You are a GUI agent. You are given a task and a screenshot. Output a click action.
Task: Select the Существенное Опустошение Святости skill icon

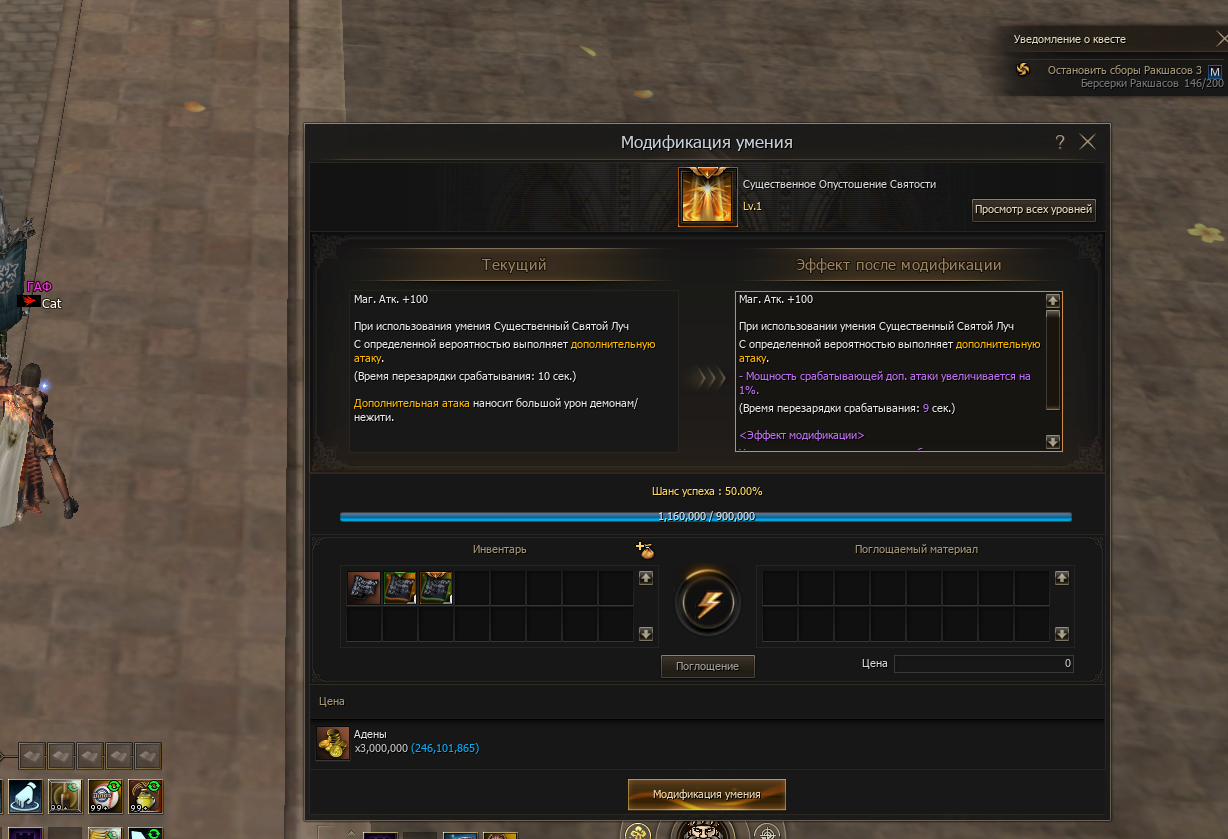pos(708,197)
